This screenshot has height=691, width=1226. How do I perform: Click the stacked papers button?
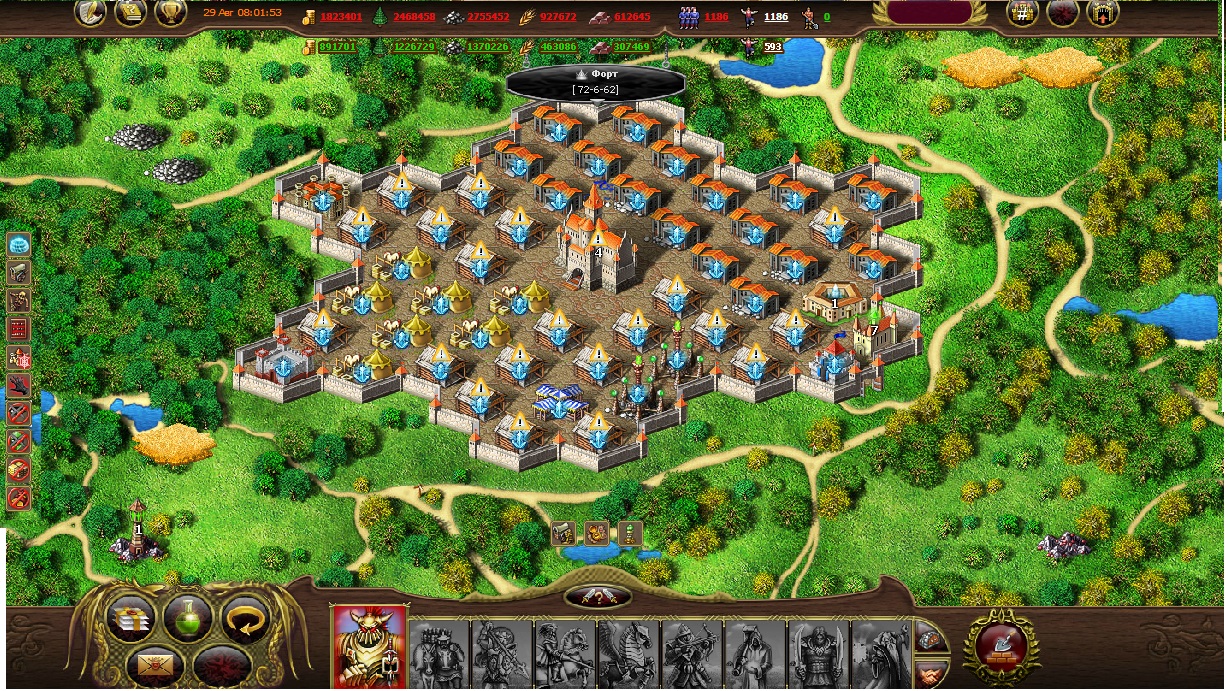pos(131,620)
